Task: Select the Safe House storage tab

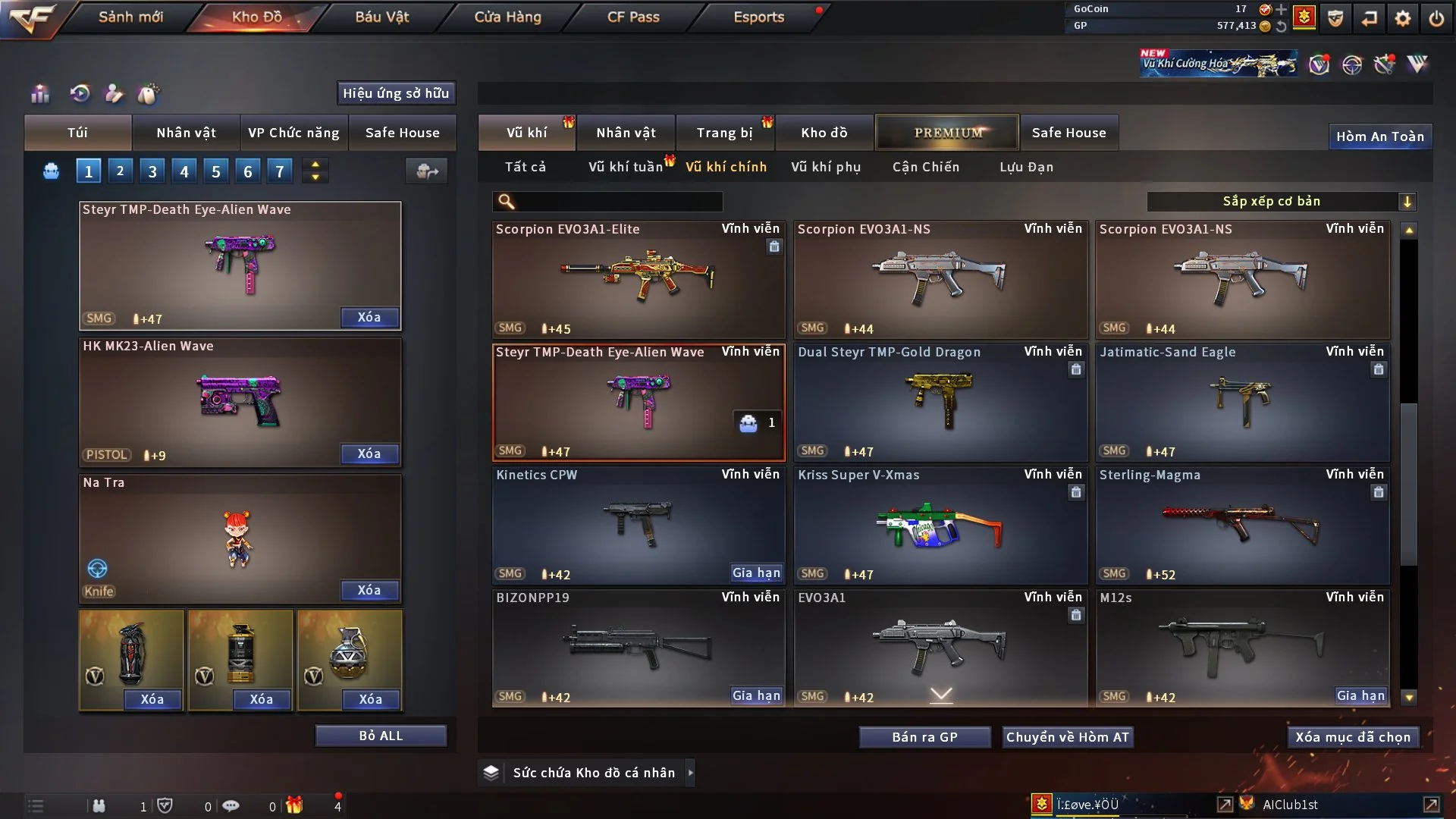Action: (1068, 133)
